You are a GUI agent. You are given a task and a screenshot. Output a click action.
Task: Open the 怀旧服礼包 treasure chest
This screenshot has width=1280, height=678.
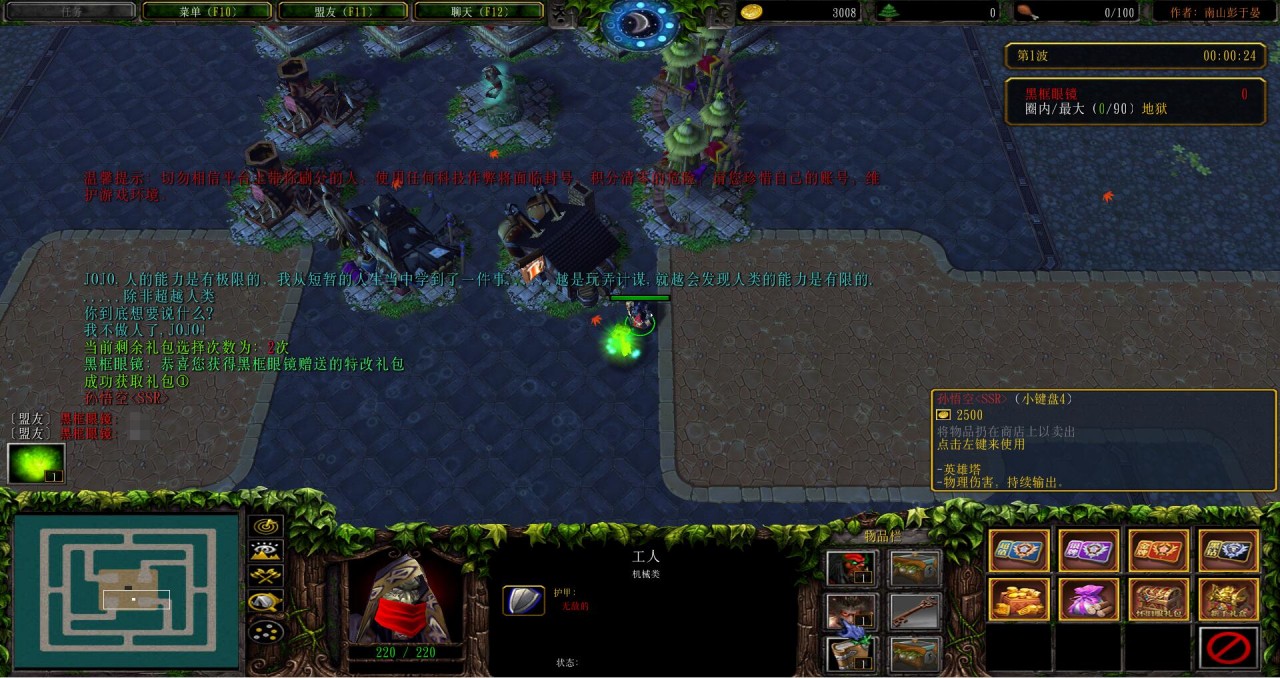point(1159,599)
